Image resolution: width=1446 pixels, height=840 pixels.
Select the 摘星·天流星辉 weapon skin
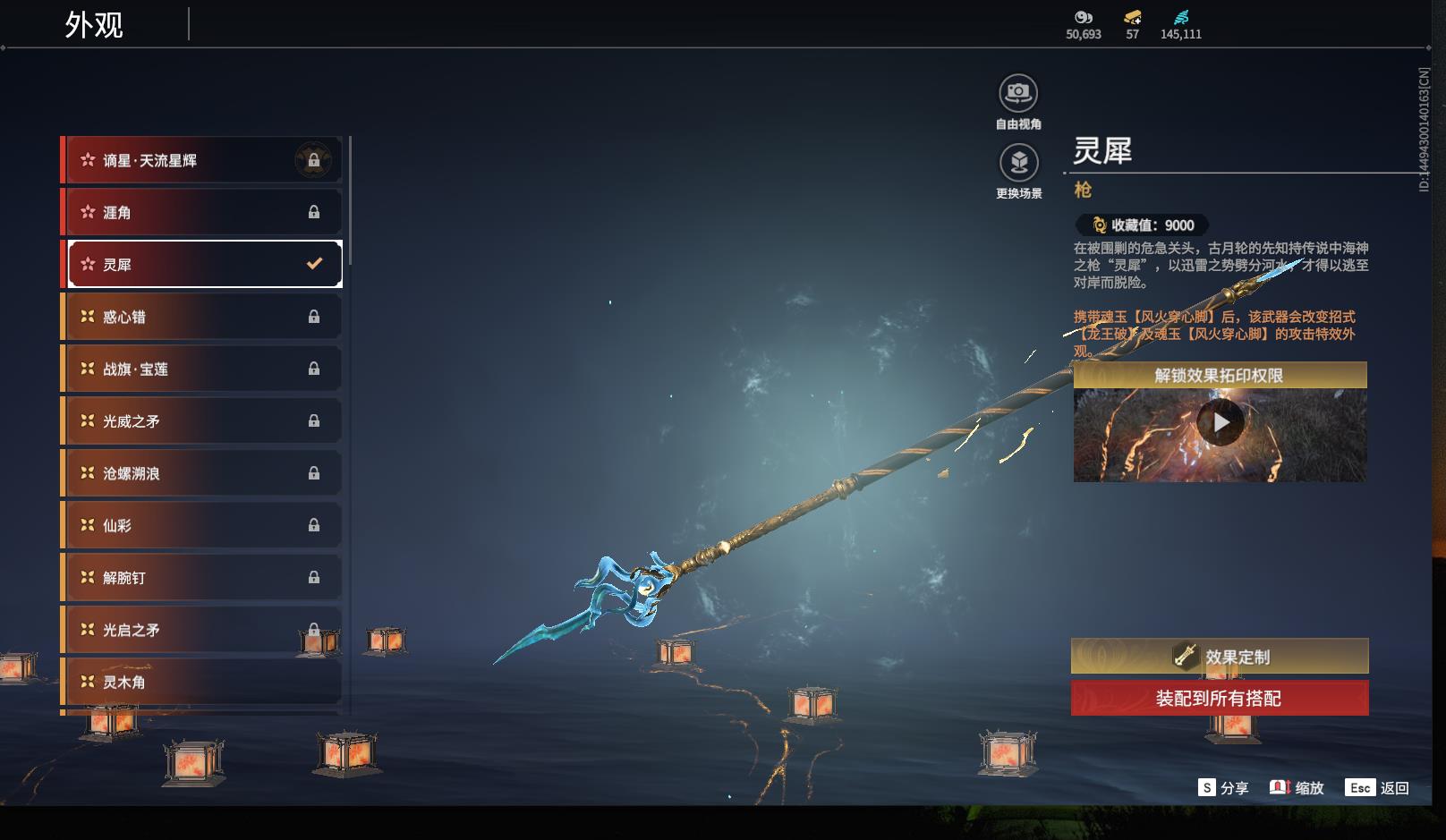tap(202, 161)
